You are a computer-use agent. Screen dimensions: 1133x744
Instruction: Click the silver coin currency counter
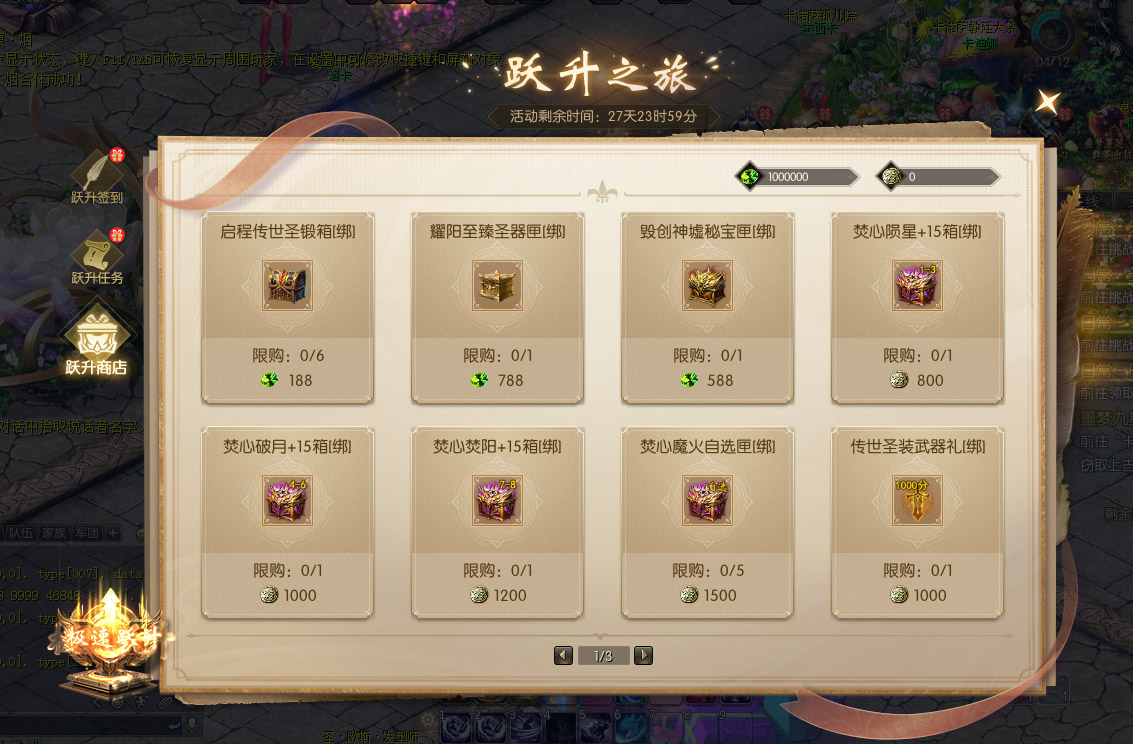point(938,177)
